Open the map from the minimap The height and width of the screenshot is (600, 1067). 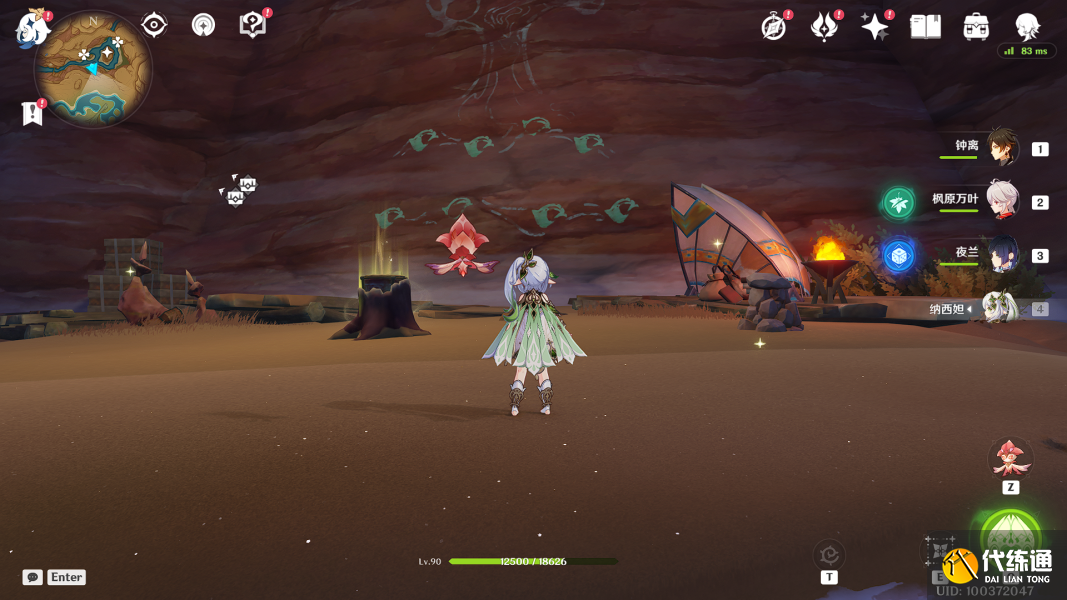(93, 68)
